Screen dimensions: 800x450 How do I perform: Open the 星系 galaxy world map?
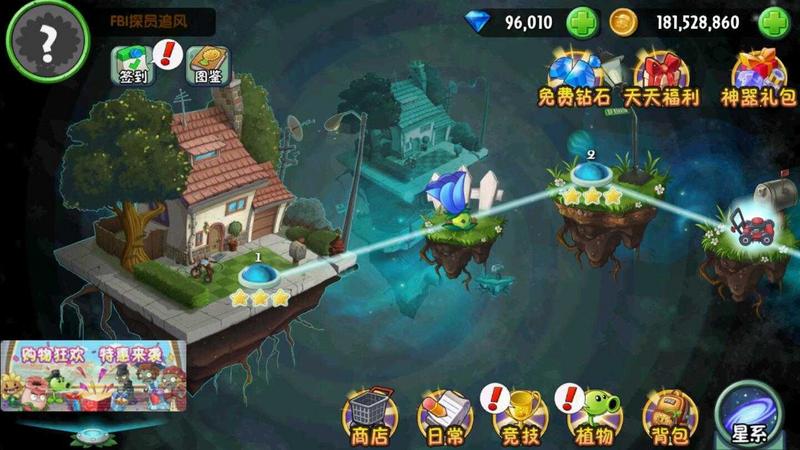pos(751,415)
